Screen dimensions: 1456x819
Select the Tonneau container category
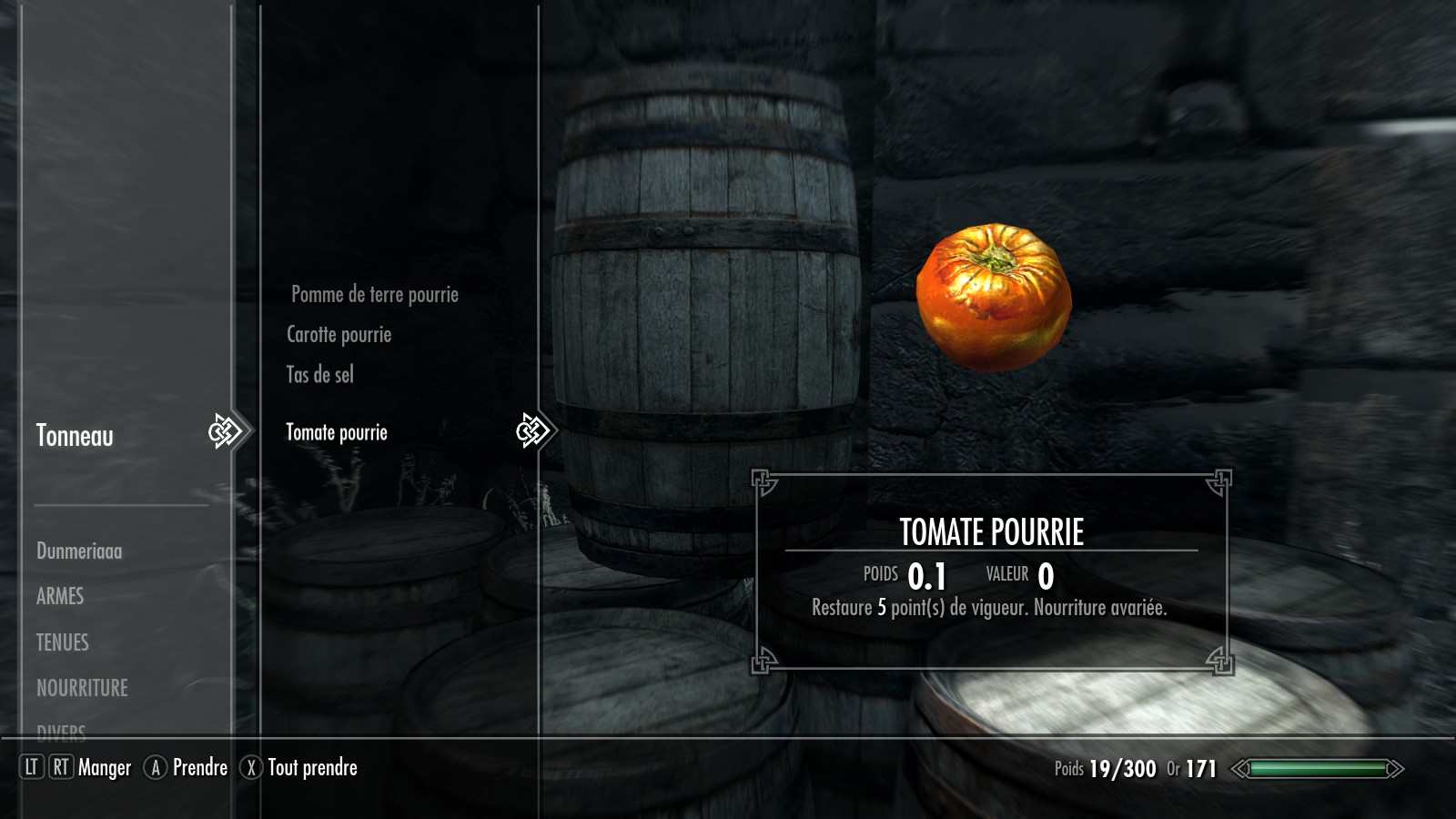(75, 436)
